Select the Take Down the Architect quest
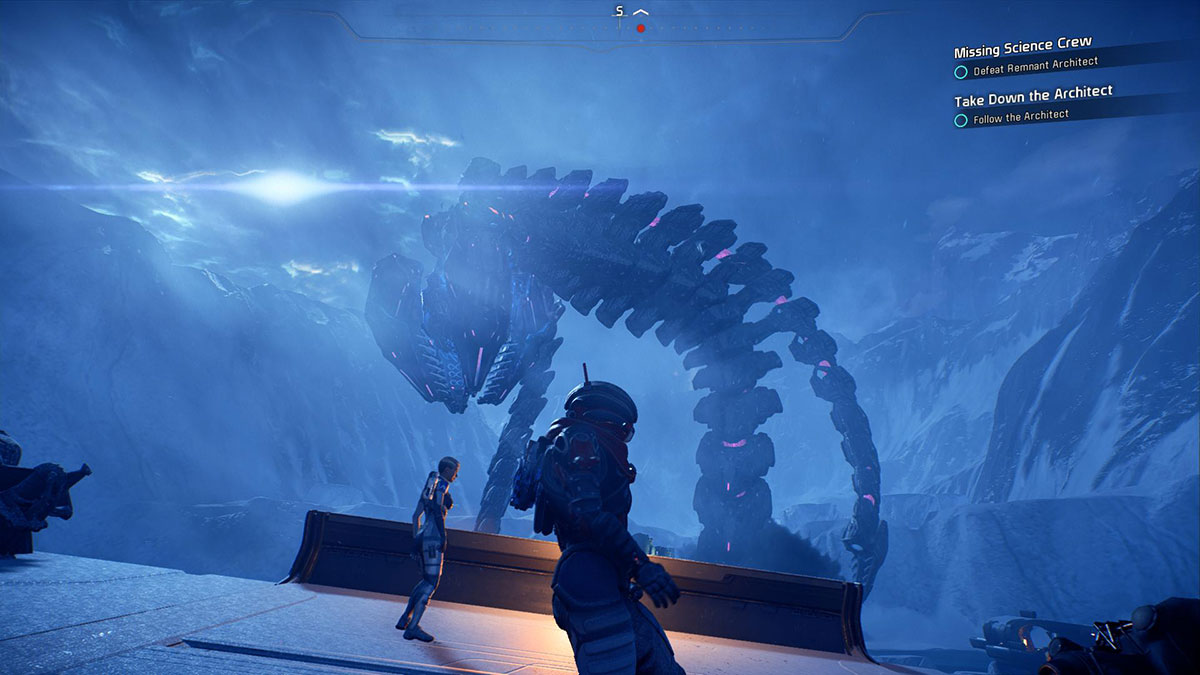The height and width of the screenshot is (675, 1200). [x=1033, y=97]
